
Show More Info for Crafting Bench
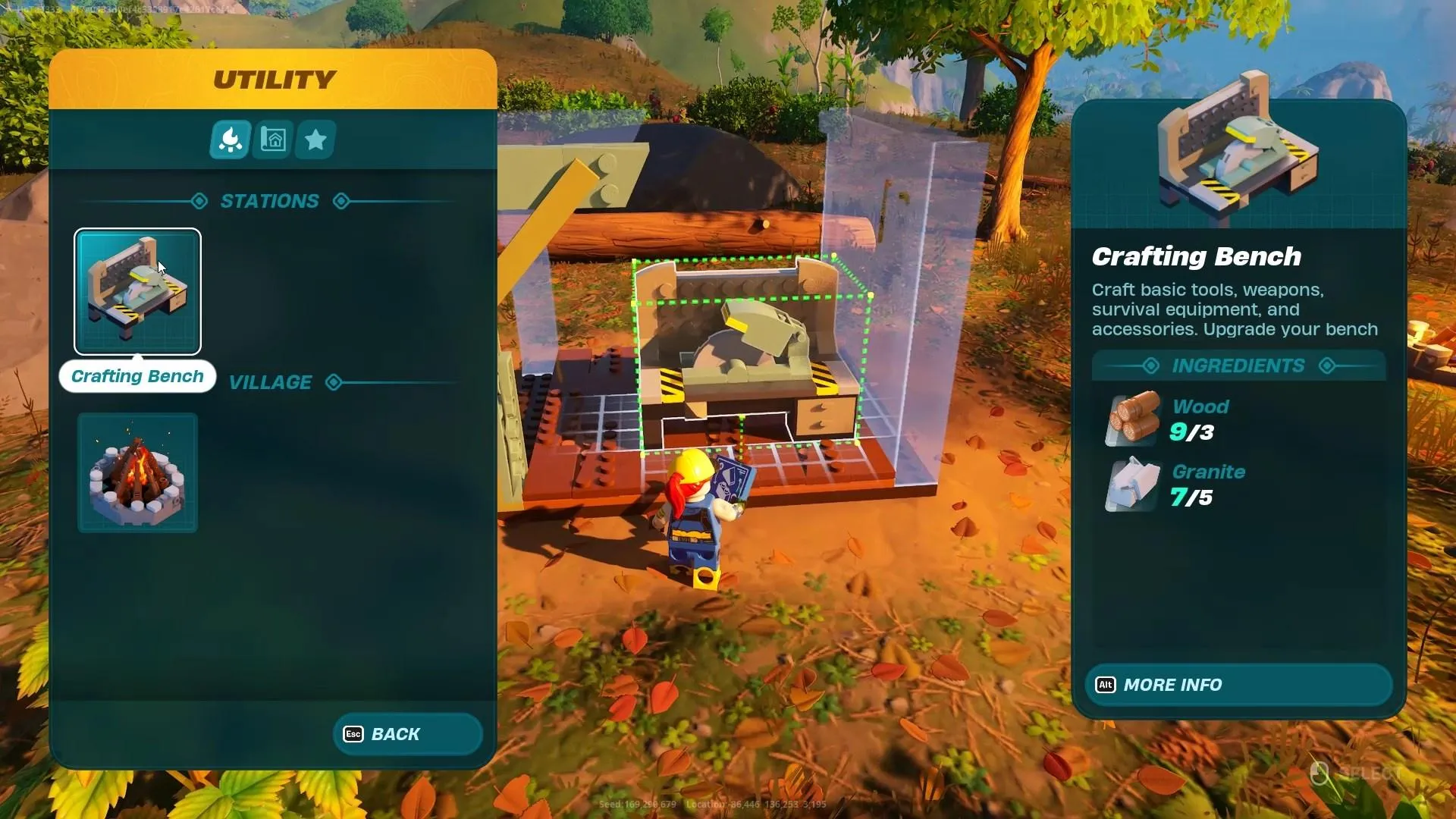(1238, 685)
